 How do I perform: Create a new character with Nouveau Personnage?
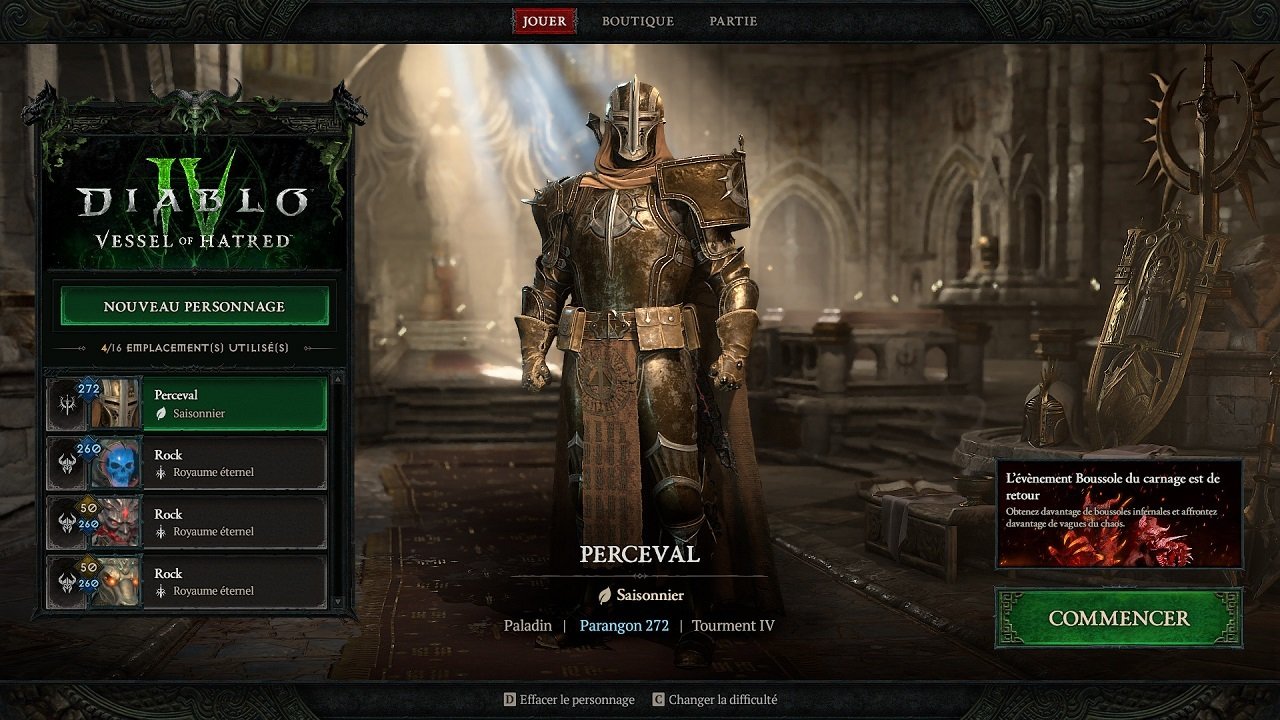pos(194,306)
